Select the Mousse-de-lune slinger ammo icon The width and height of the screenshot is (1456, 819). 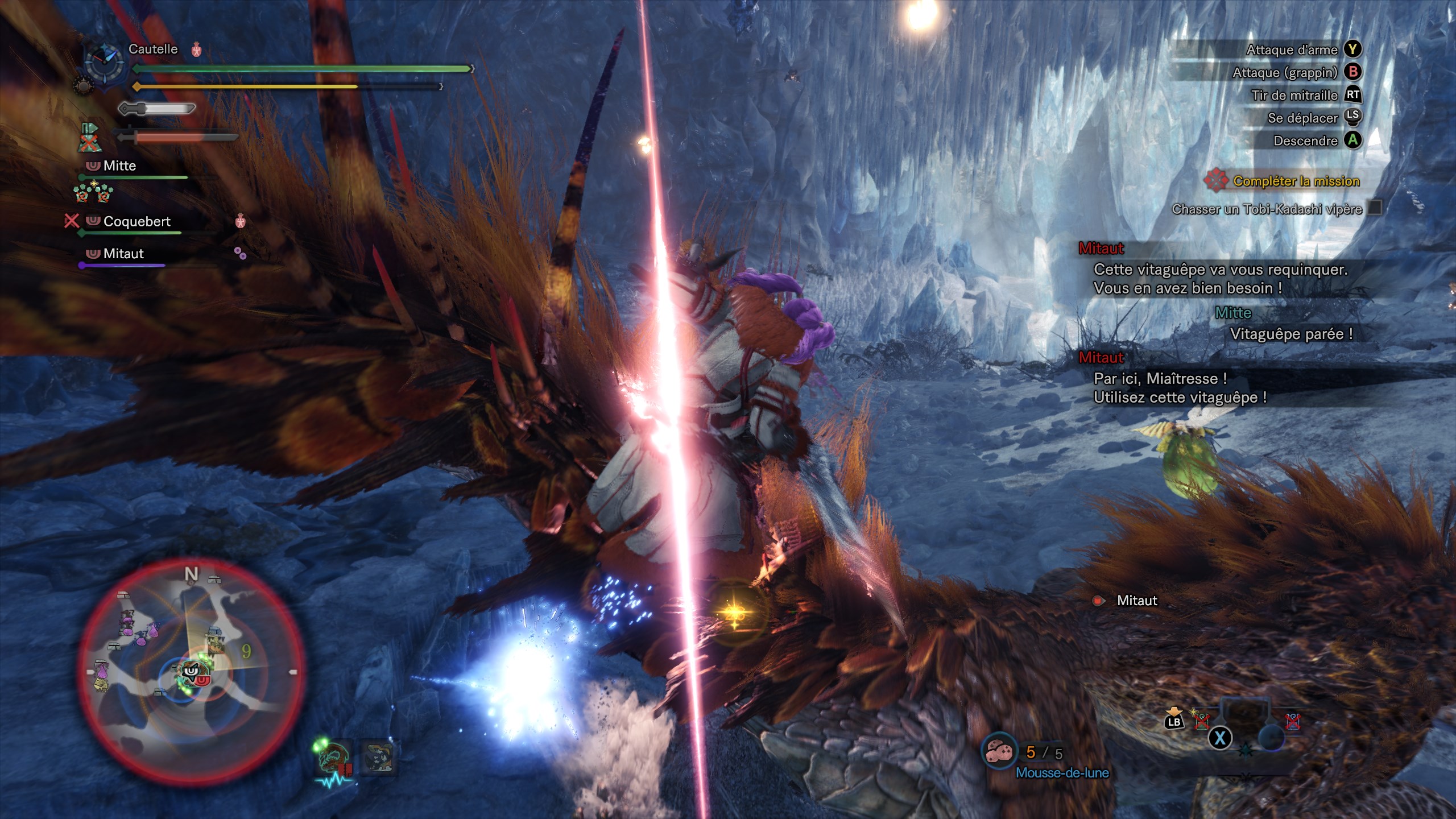tap(1000, 752)
